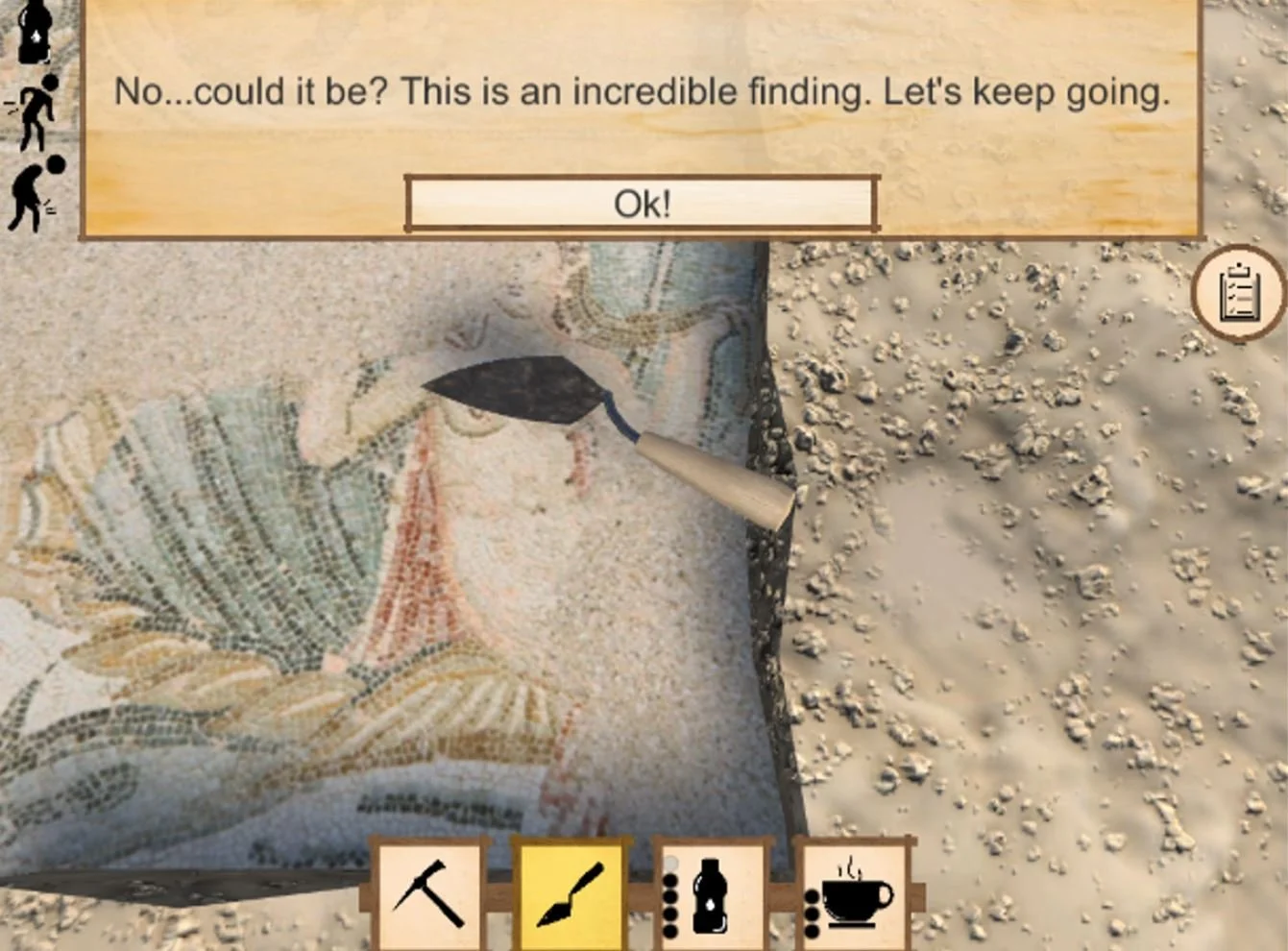The height and width of the screenshot is (951, 1288).
Task: Select the pickaxe tool in the toolbar
Action: pos(430,896)
